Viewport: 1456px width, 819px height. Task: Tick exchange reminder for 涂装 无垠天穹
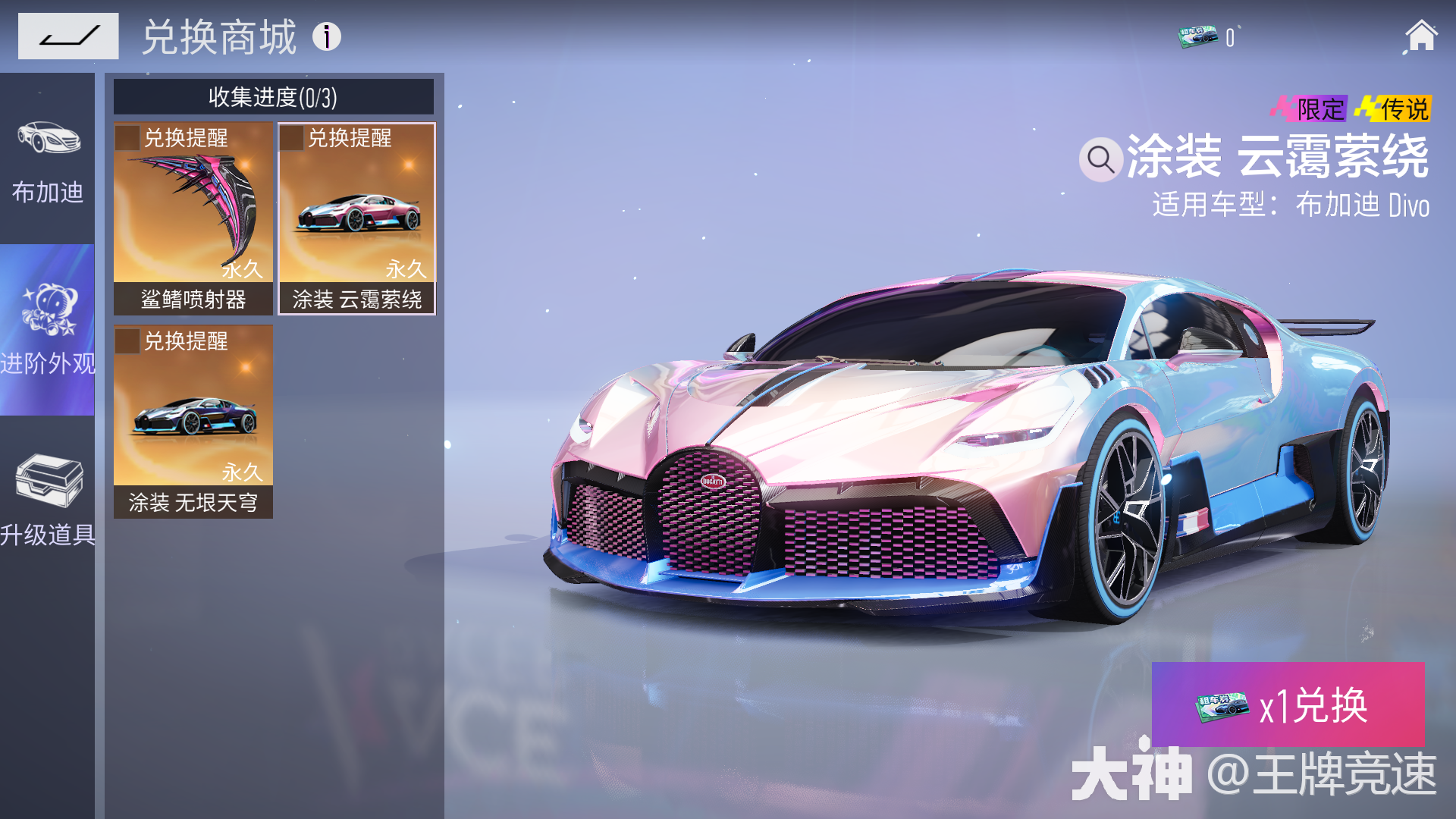coord(127,341)
